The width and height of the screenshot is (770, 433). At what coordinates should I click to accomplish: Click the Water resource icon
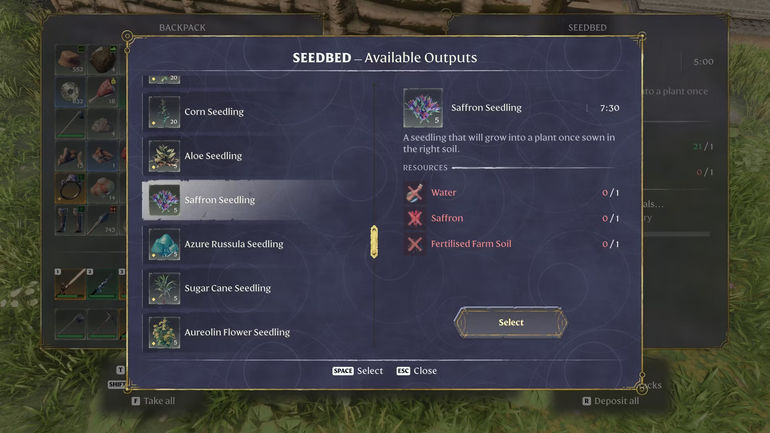click(x=415, y=193)
